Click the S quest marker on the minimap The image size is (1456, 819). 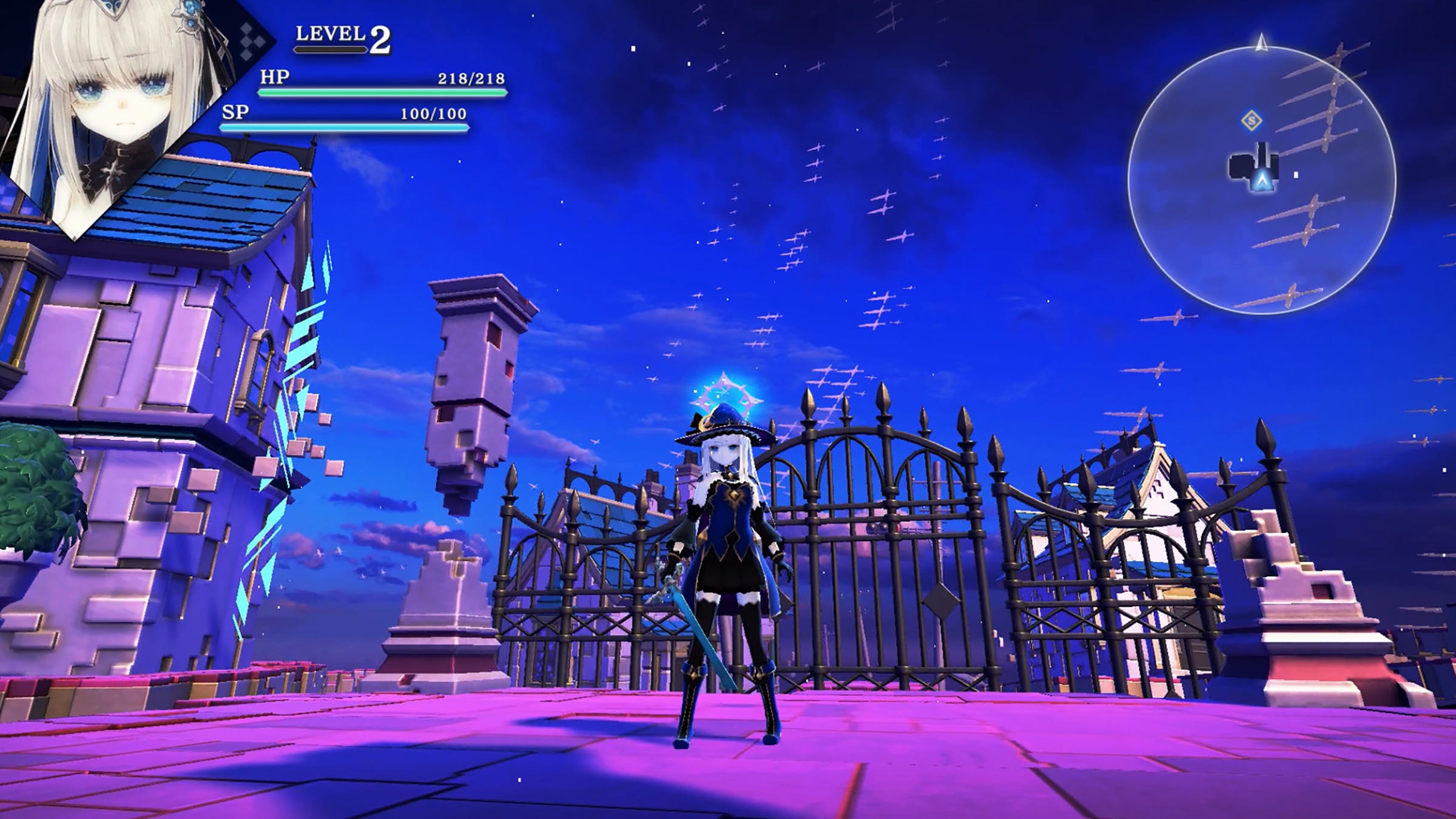pos(1251,121)
